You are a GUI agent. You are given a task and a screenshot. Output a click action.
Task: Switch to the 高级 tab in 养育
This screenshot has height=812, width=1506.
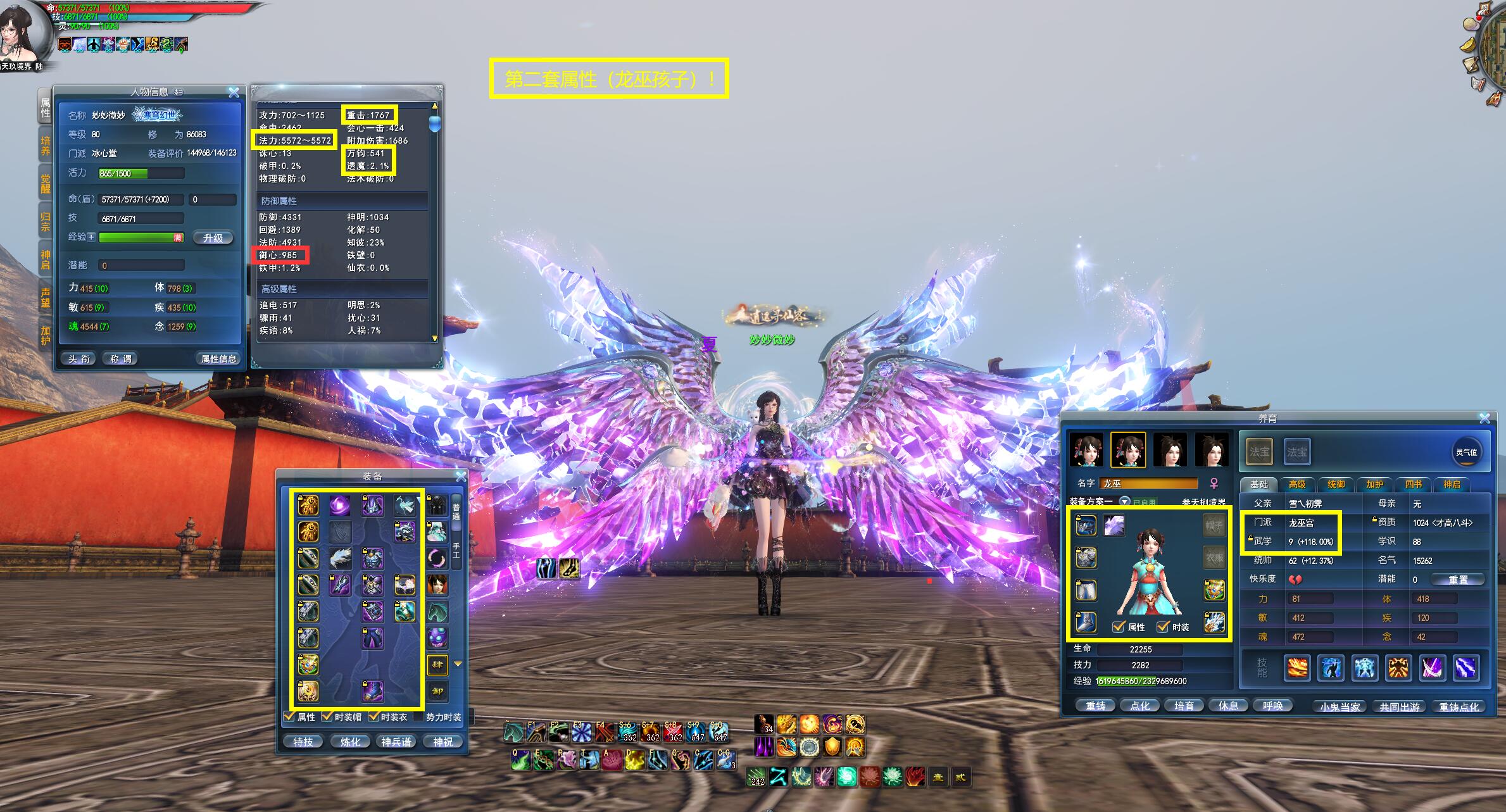click(1297, 484)
